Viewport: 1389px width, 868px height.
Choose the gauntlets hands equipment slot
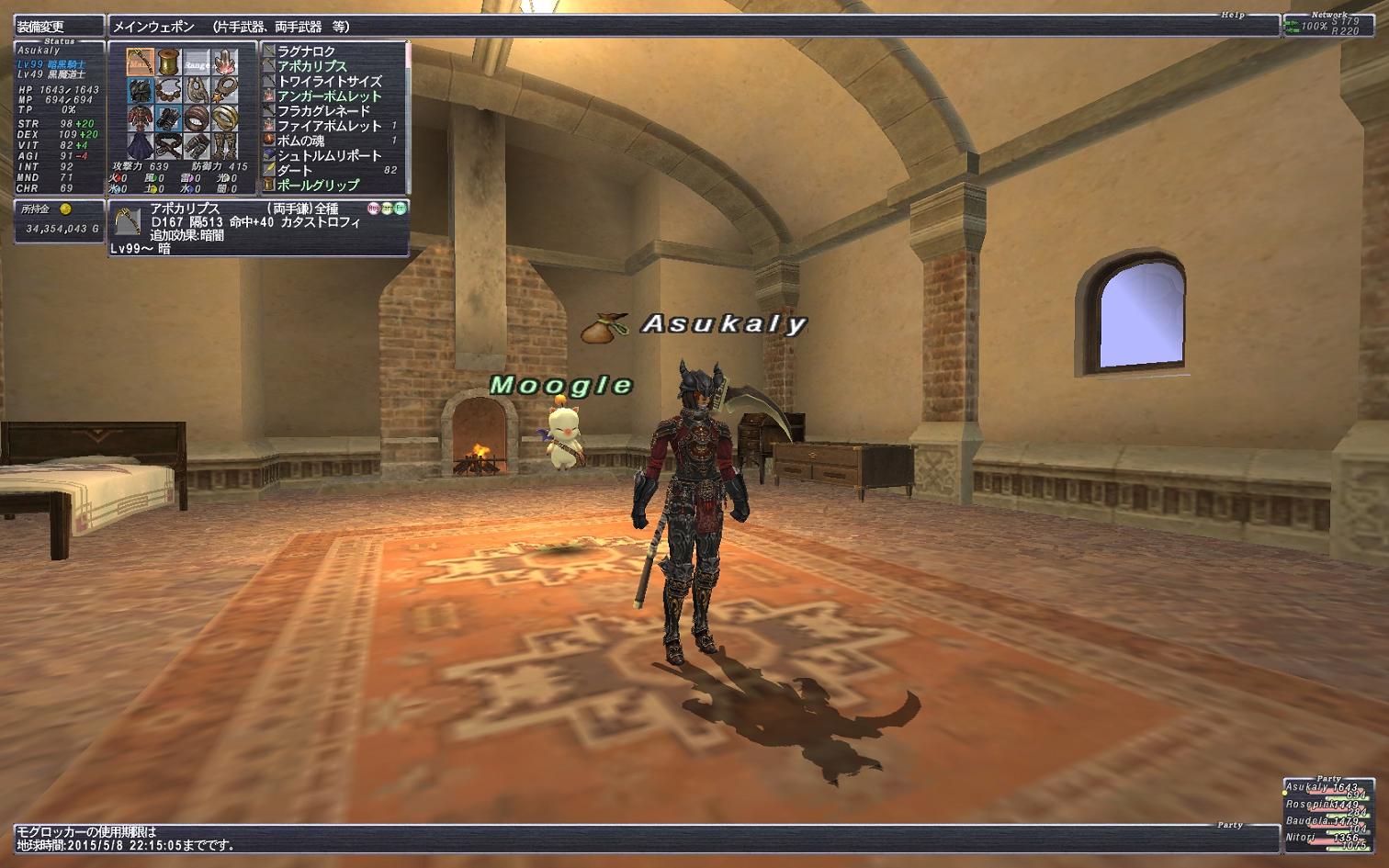tap(168, 118)
